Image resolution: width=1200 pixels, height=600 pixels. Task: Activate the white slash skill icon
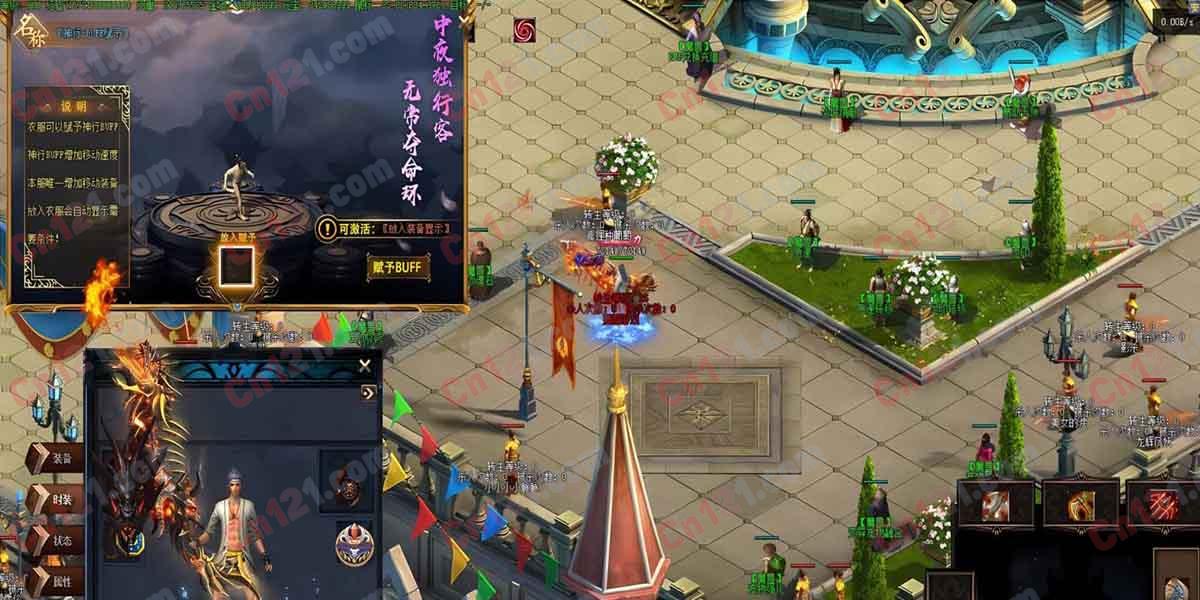(995, 504)
